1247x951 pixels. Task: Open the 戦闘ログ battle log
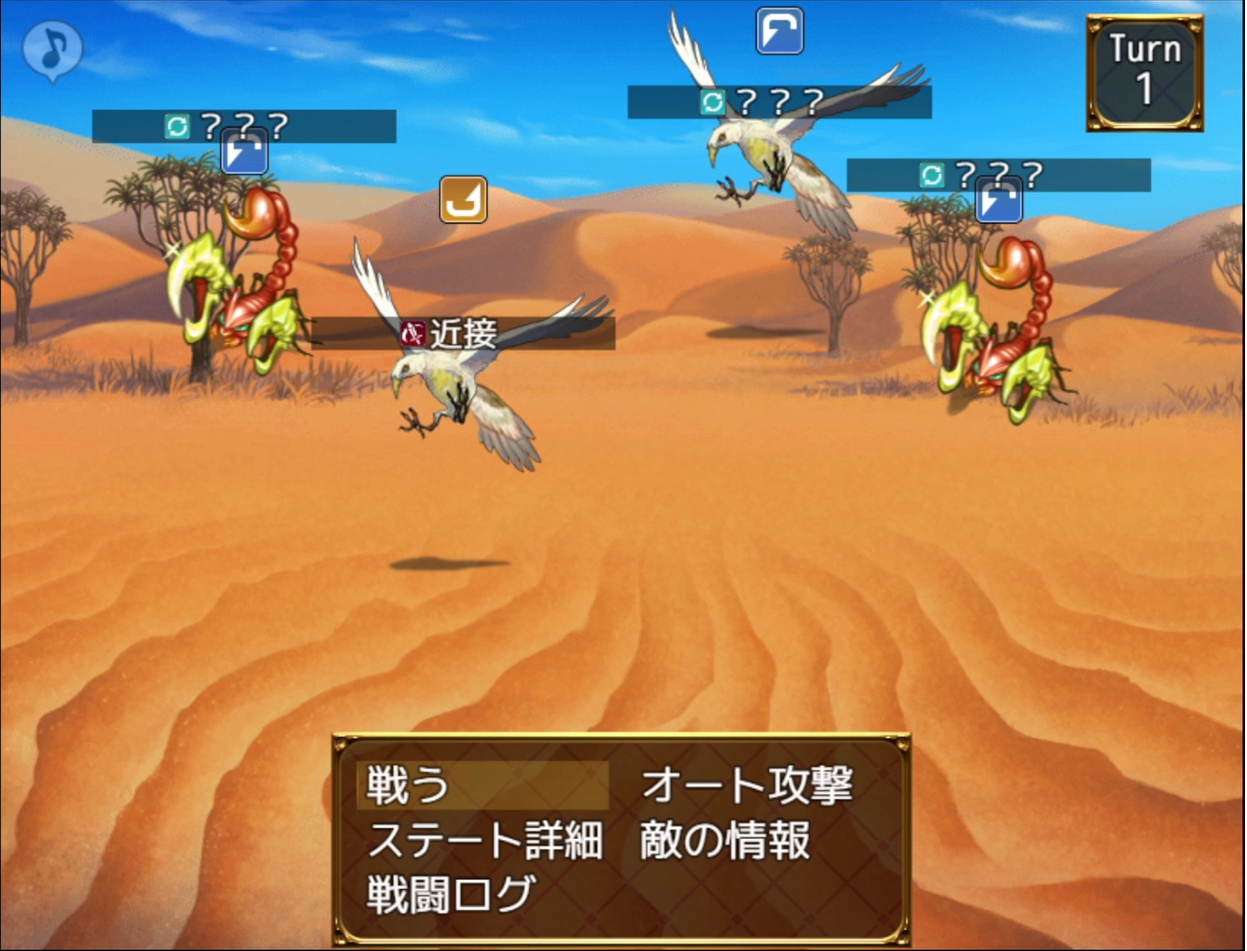[449, 893]
